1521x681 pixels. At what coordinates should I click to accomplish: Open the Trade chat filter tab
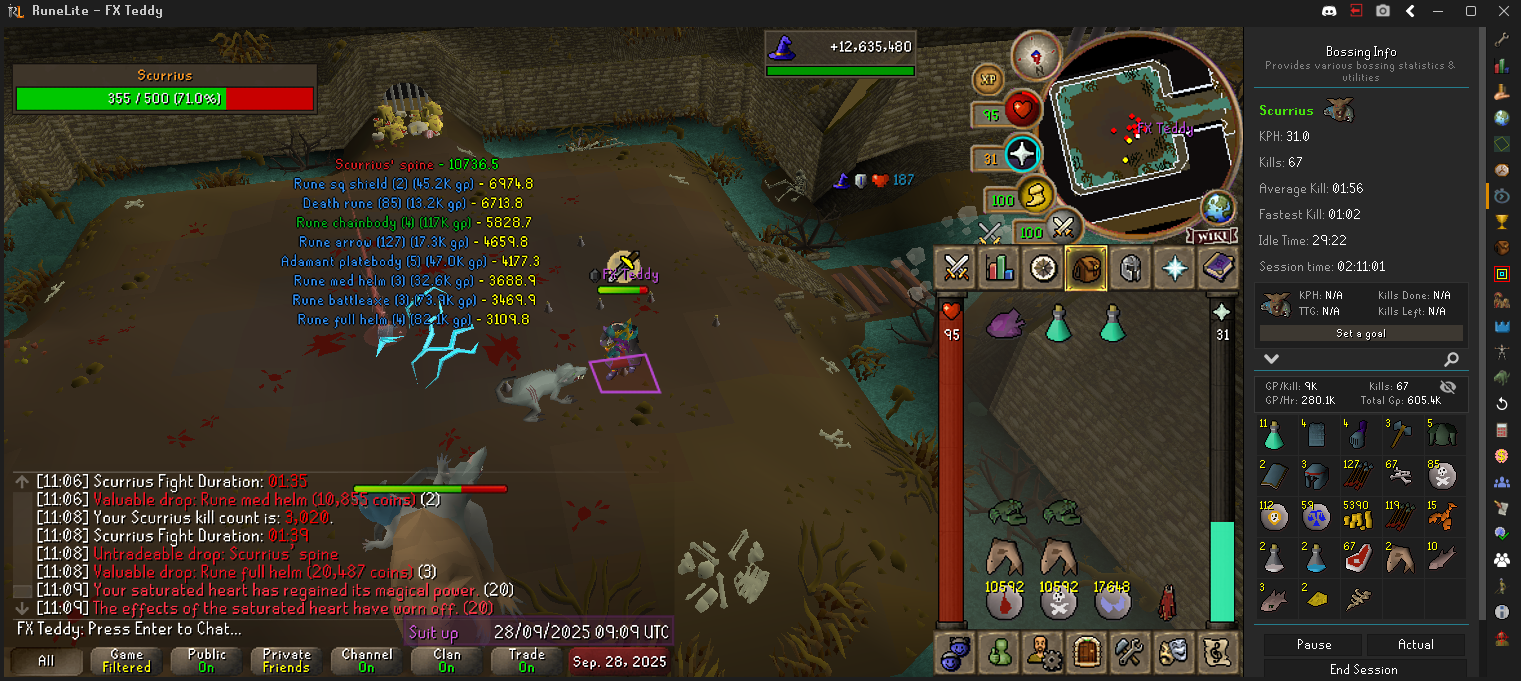tap(527, 661)
